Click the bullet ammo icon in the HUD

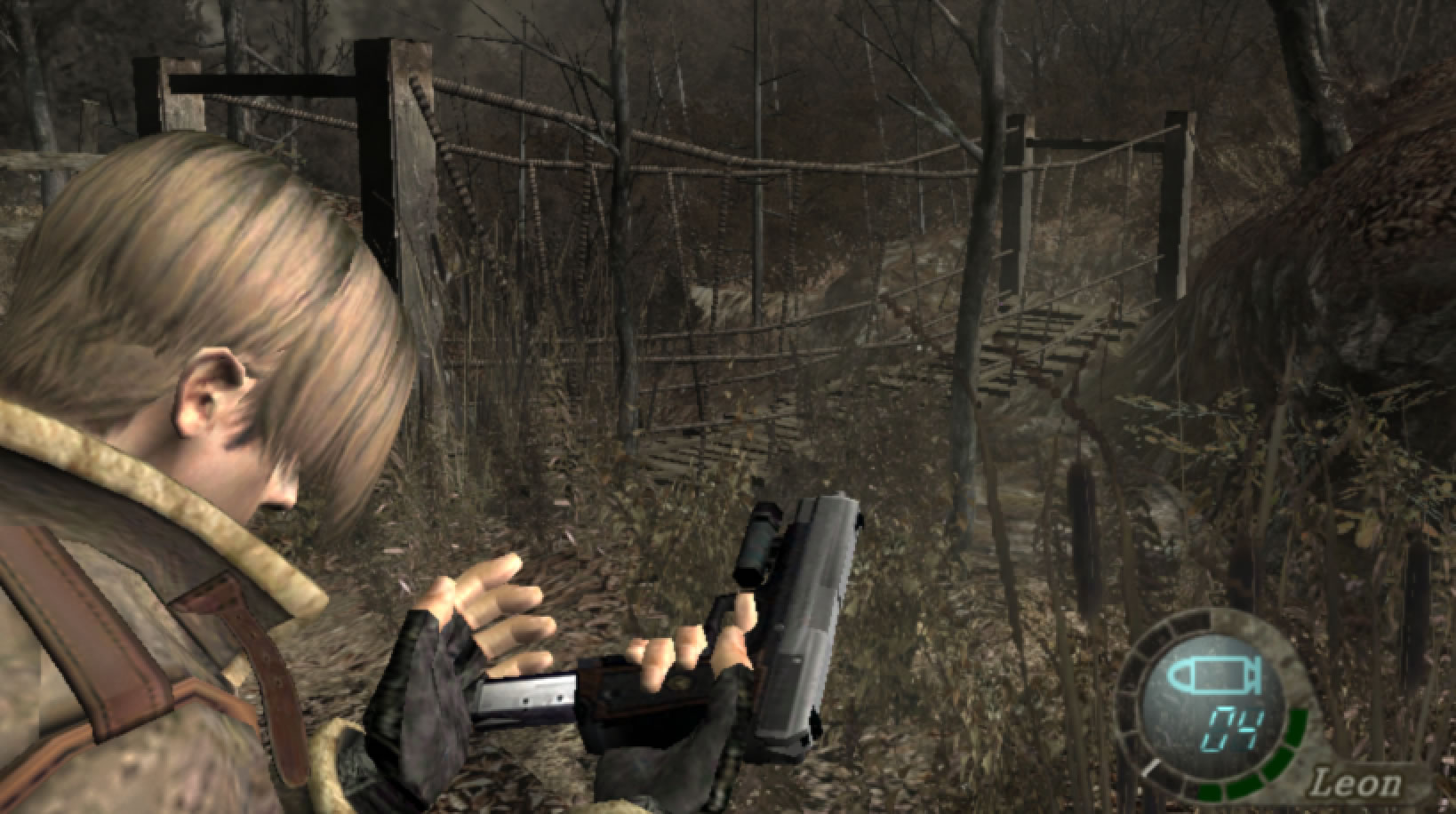pyautogui.click(x=1214, y=673)
